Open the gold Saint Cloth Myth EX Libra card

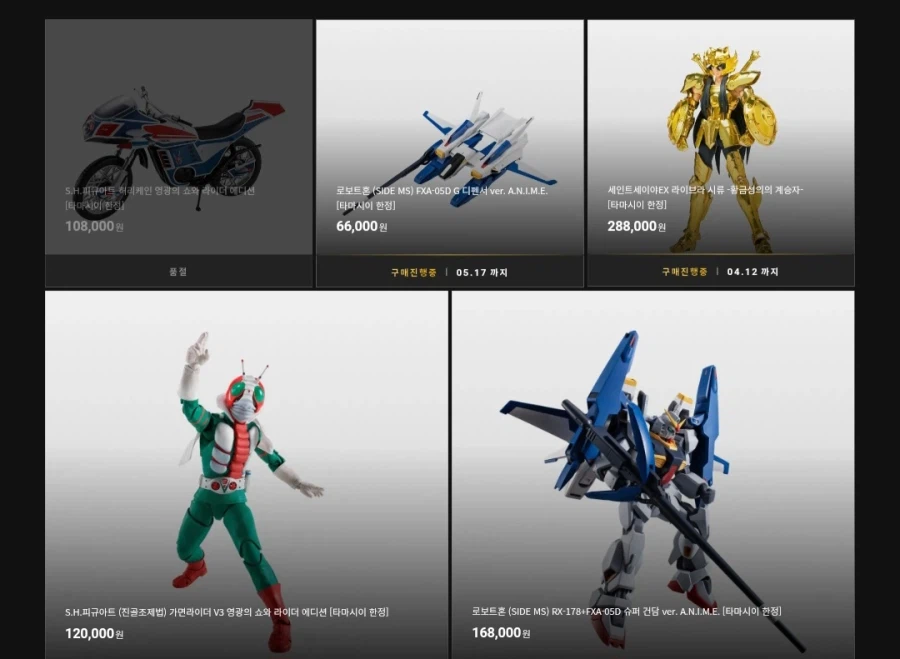coord(720,140)
